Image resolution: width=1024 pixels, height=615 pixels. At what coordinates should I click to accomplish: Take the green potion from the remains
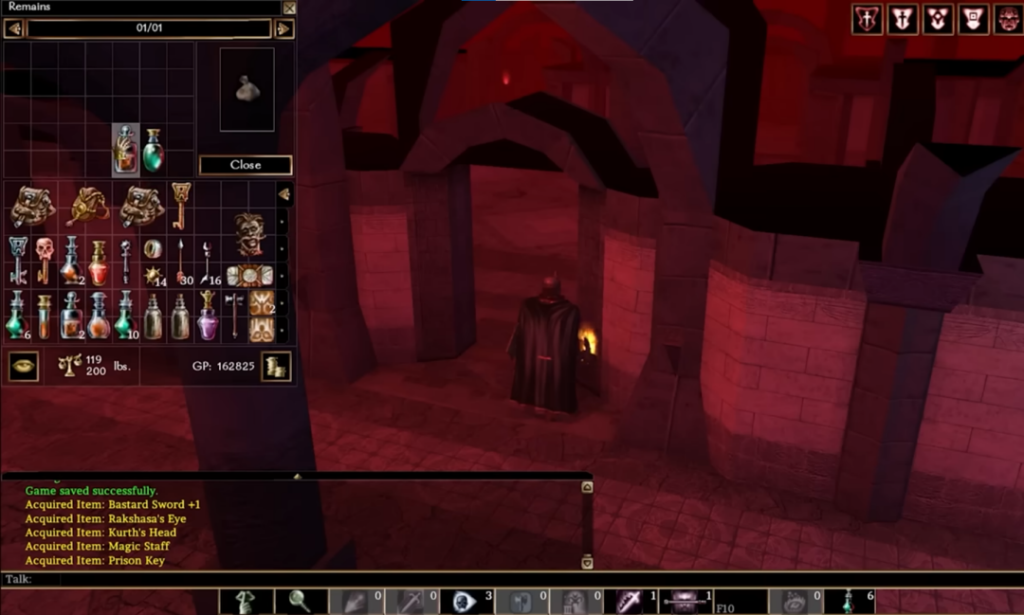(153, 149)
